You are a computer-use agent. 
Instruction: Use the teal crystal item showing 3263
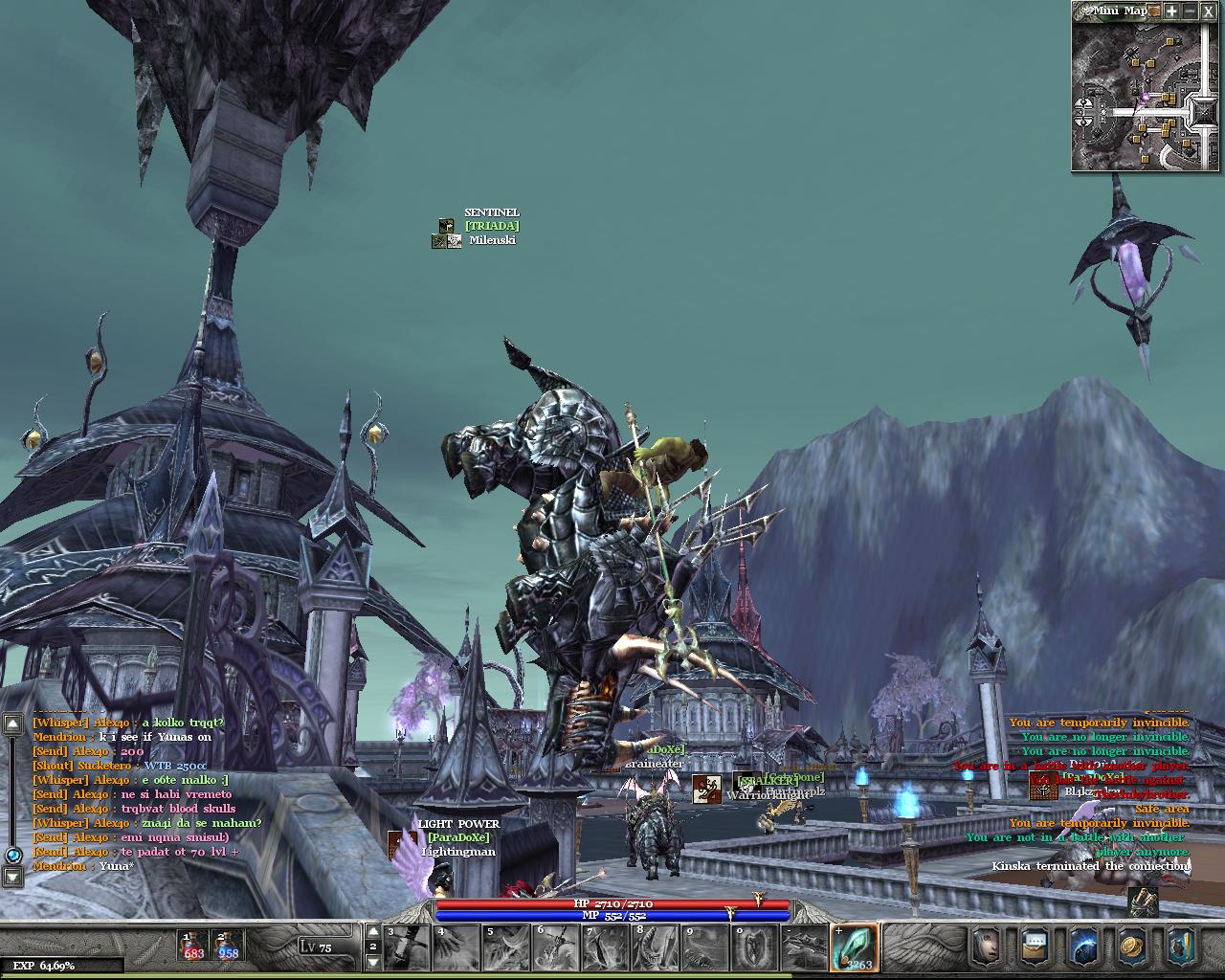coord(854,947)
